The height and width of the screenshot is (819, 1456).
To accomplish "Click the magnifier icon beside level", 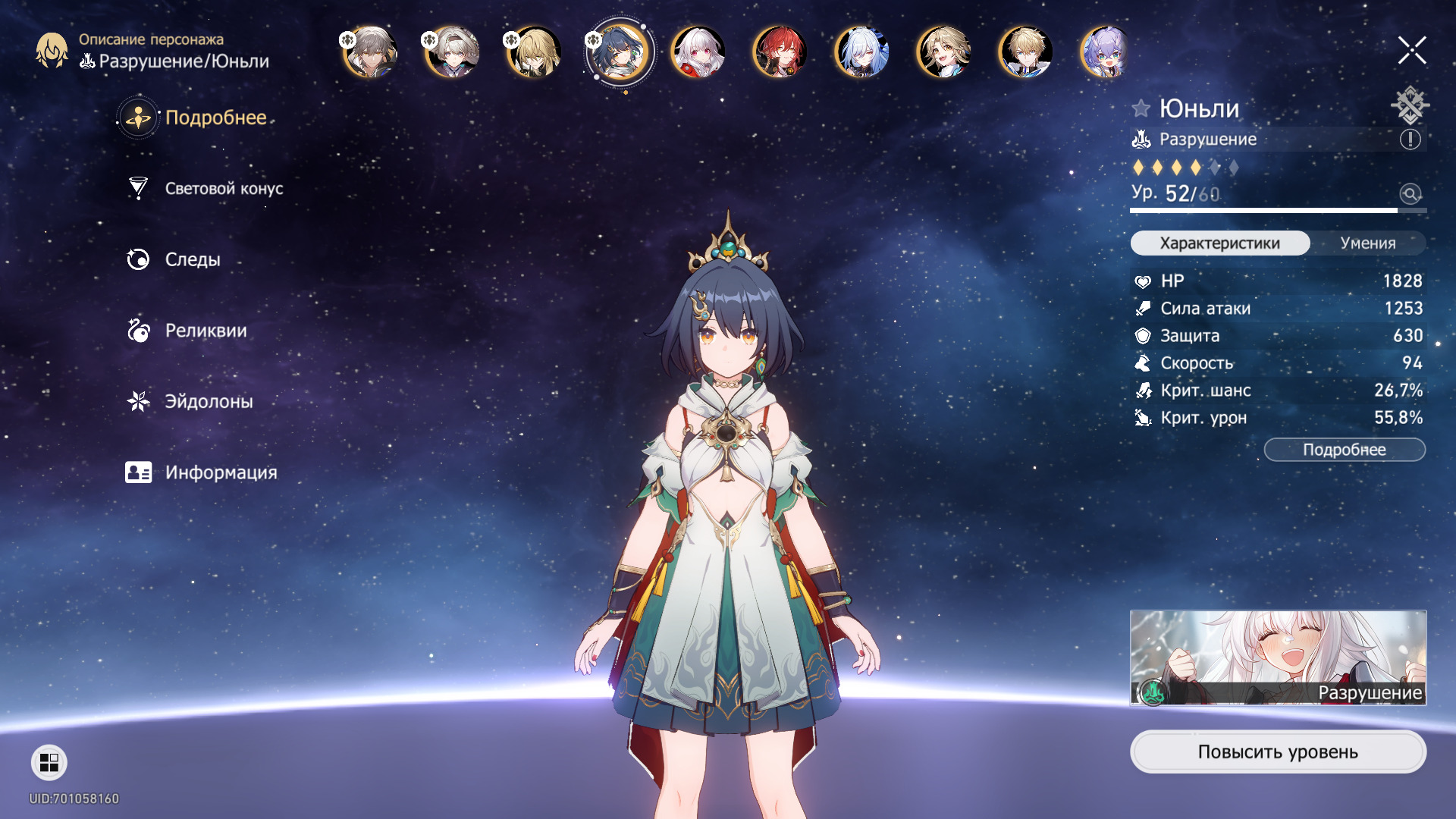I will coord(1410,194).
